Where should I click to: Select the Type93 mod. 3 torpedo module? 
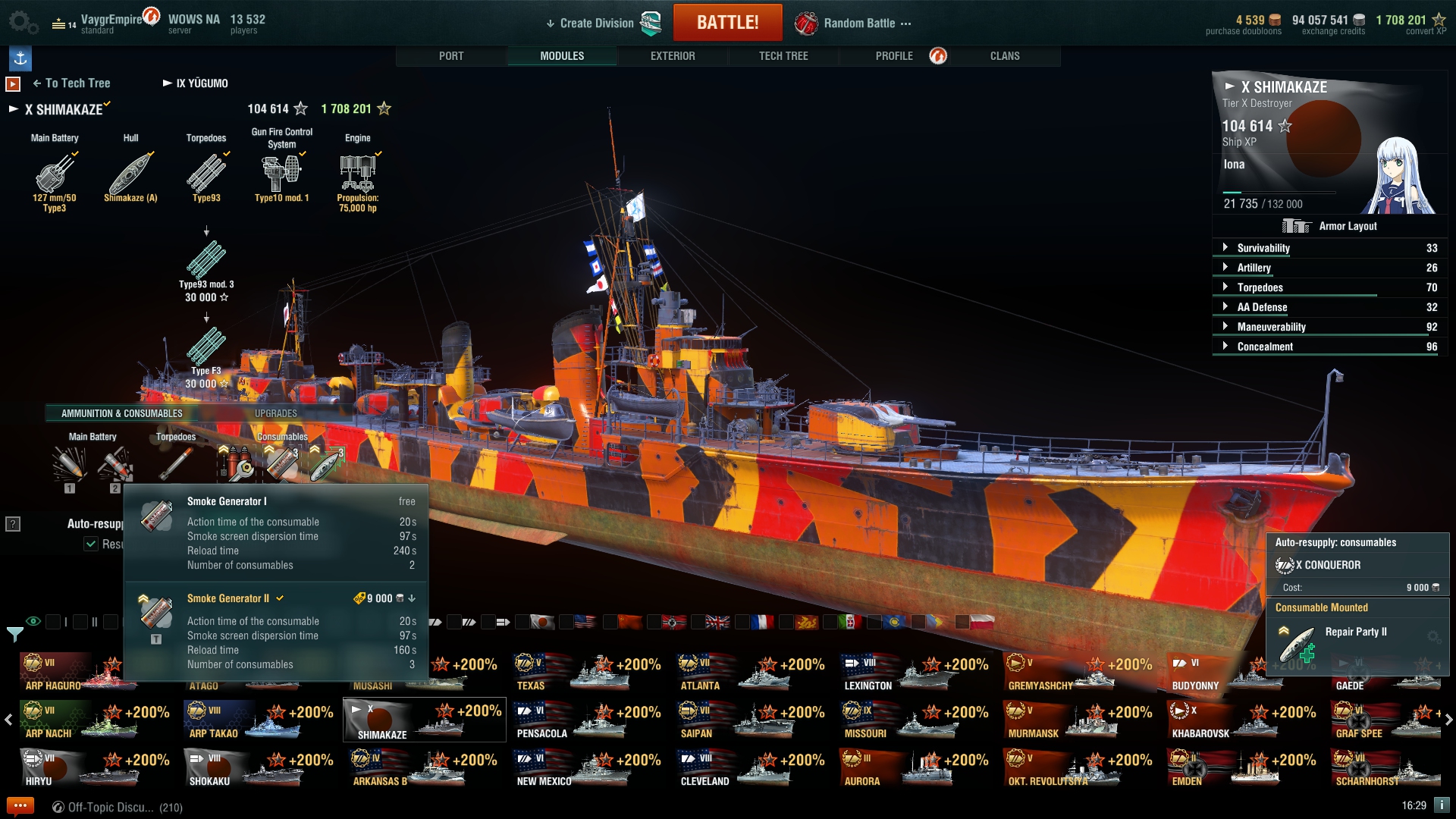click(x=206, y=261)
